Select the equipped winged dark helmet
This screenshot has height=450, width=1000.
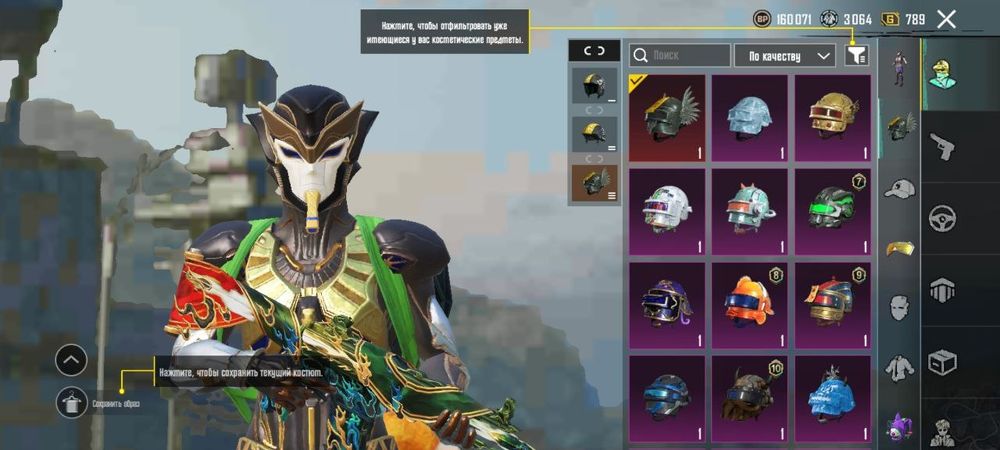[667, 118]
